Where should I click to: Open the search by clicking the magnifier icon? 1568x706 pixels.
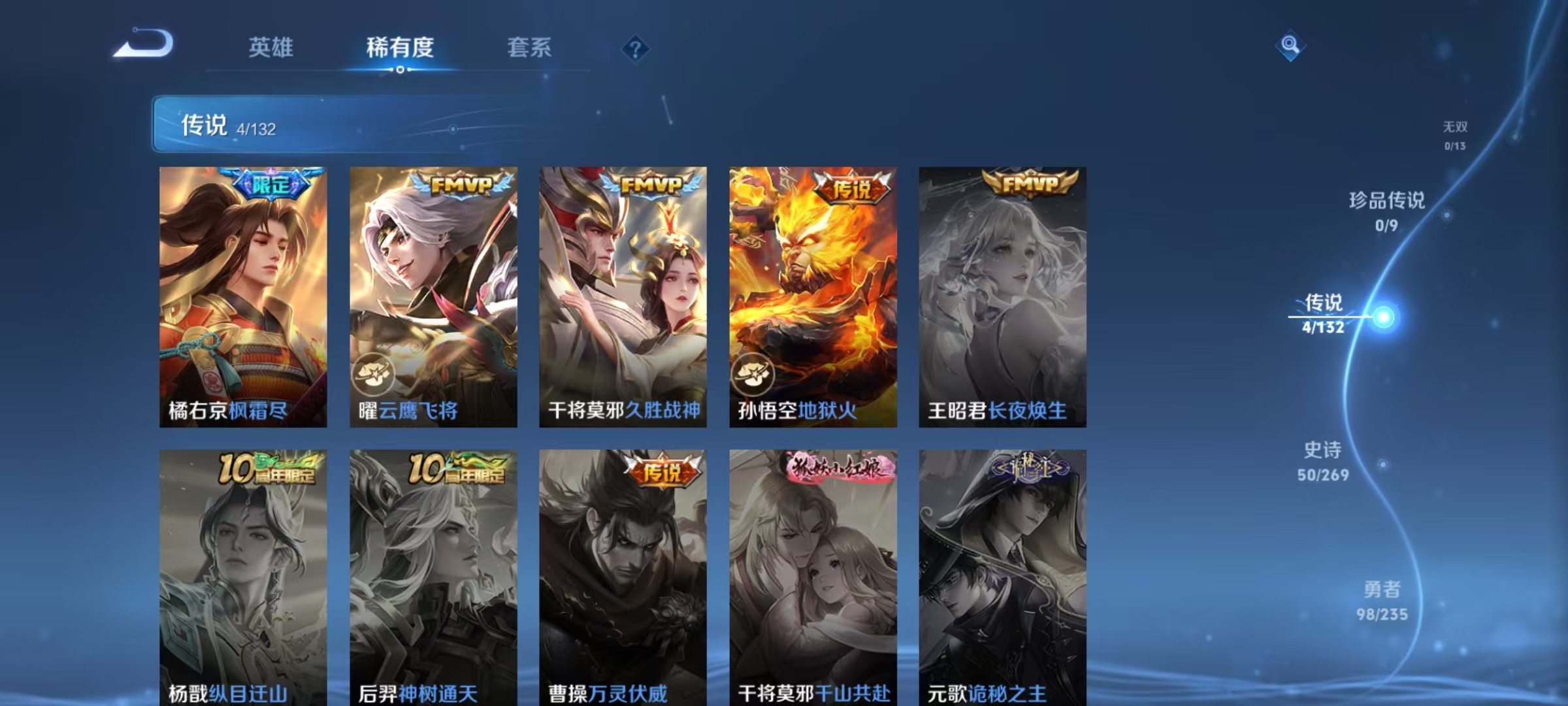pos(1290,46)
